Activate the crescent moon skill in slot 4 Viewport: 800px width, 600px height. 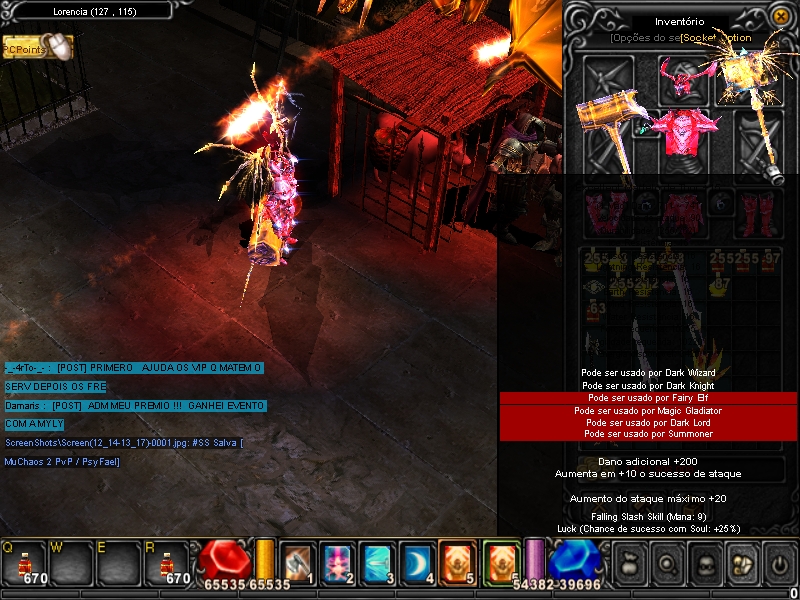tap(415, 563)
